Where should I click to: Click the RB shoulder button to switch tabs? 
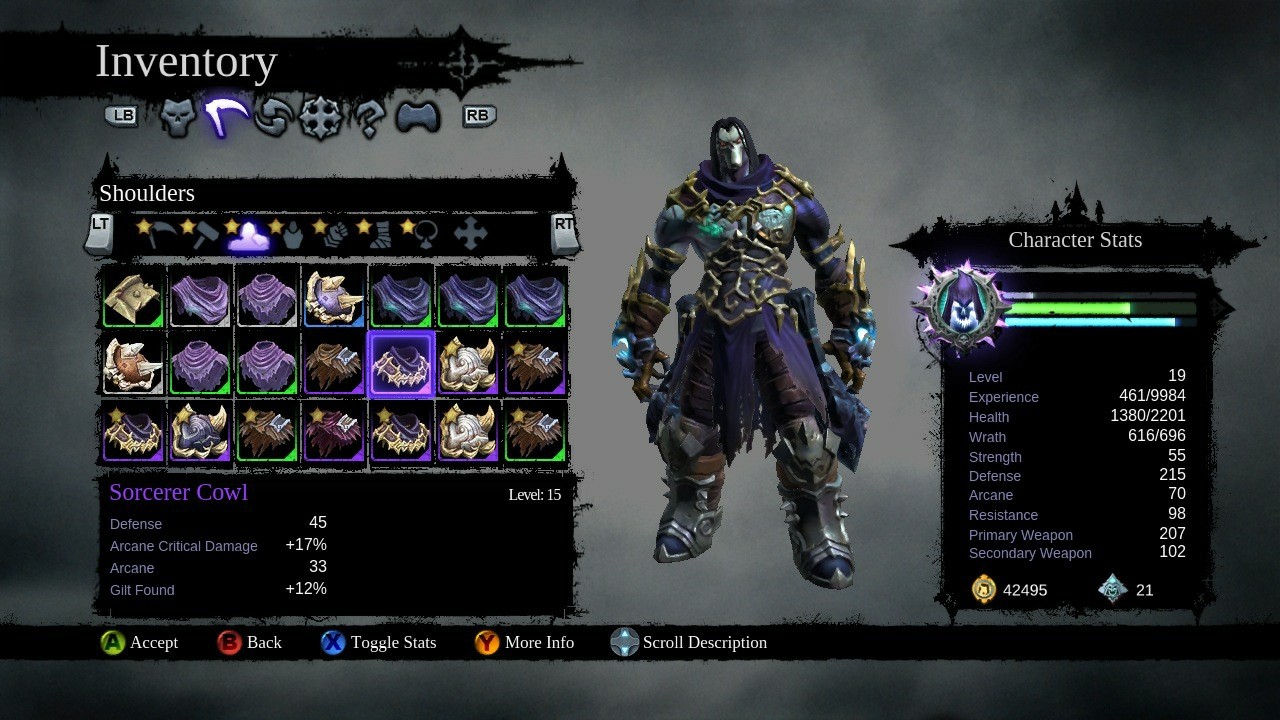pos(478,116)
